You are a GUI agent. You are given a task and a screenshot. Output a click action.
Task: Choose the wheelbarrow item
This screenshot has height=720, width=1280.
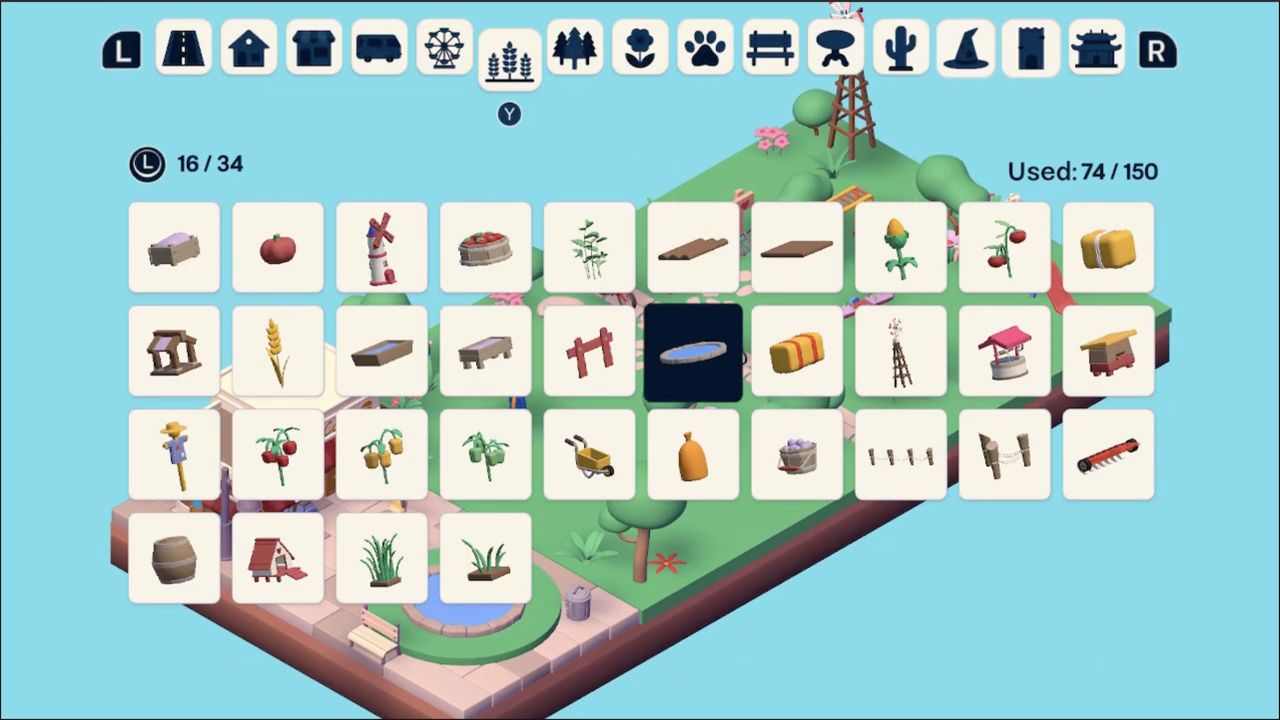pos(589,454)
